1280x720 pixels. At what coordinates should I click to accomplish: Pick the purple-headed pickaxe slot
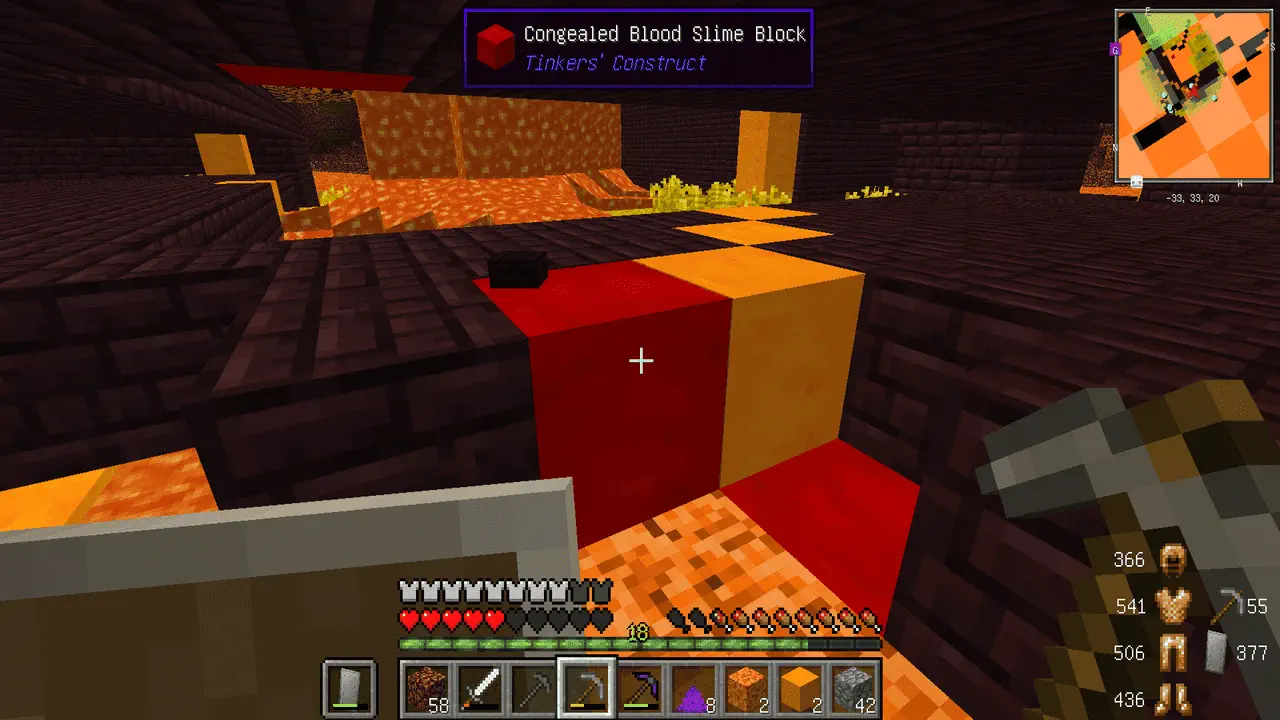click(x=640, y=688)
